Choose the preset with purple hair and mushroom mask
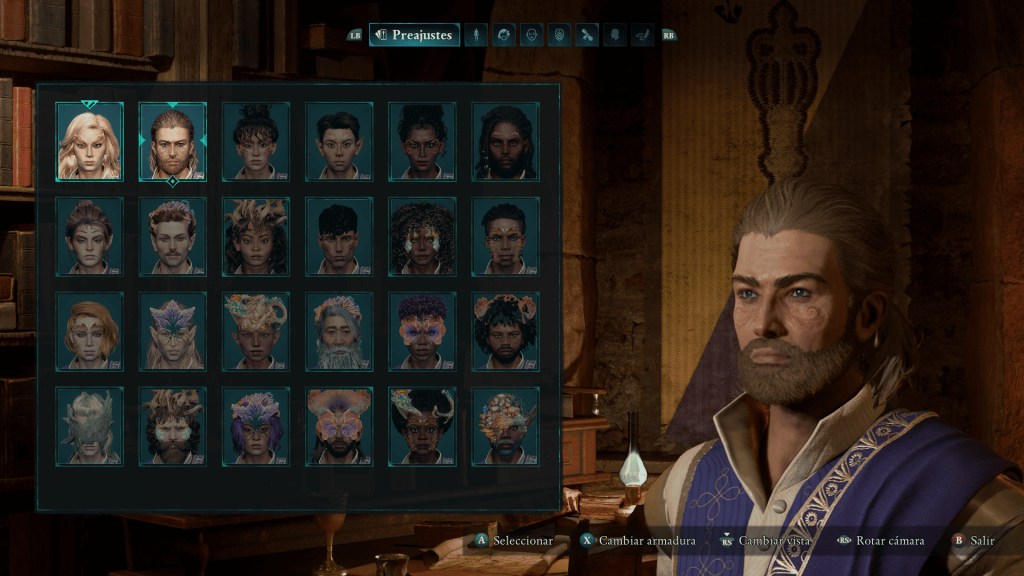1024x576 pixels. (422, 331)
